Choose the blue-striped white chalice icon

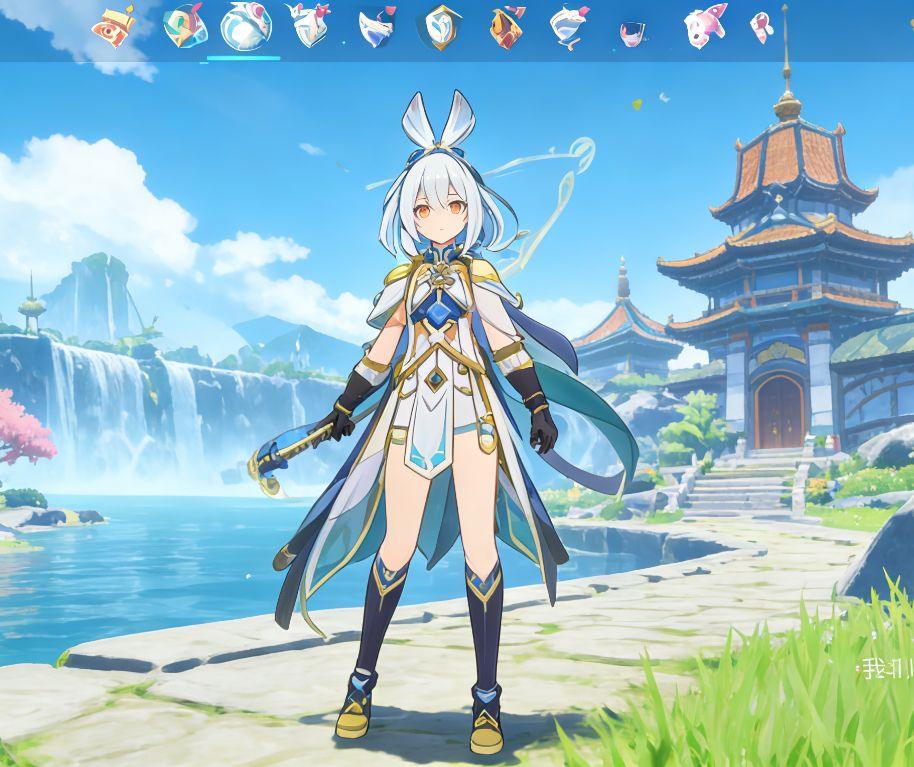click(567, 27)
